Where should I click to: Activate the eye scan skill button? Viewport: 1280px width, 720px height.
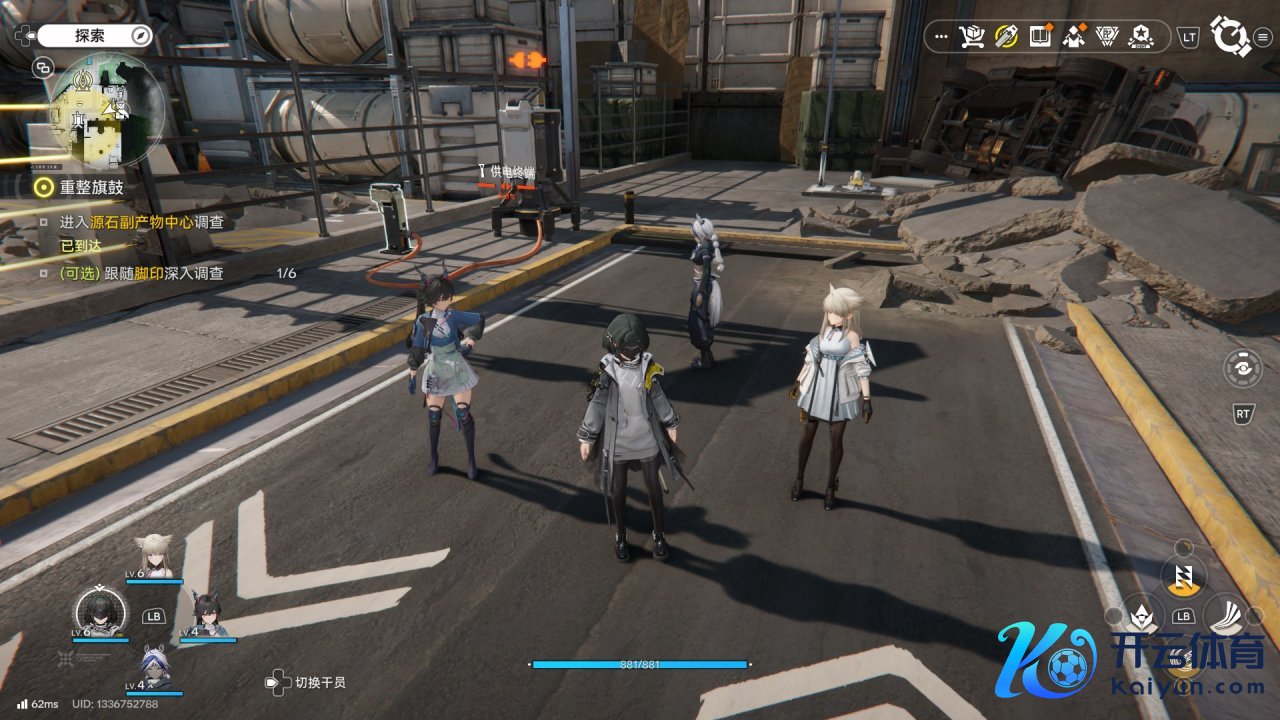coord(1243,367)
